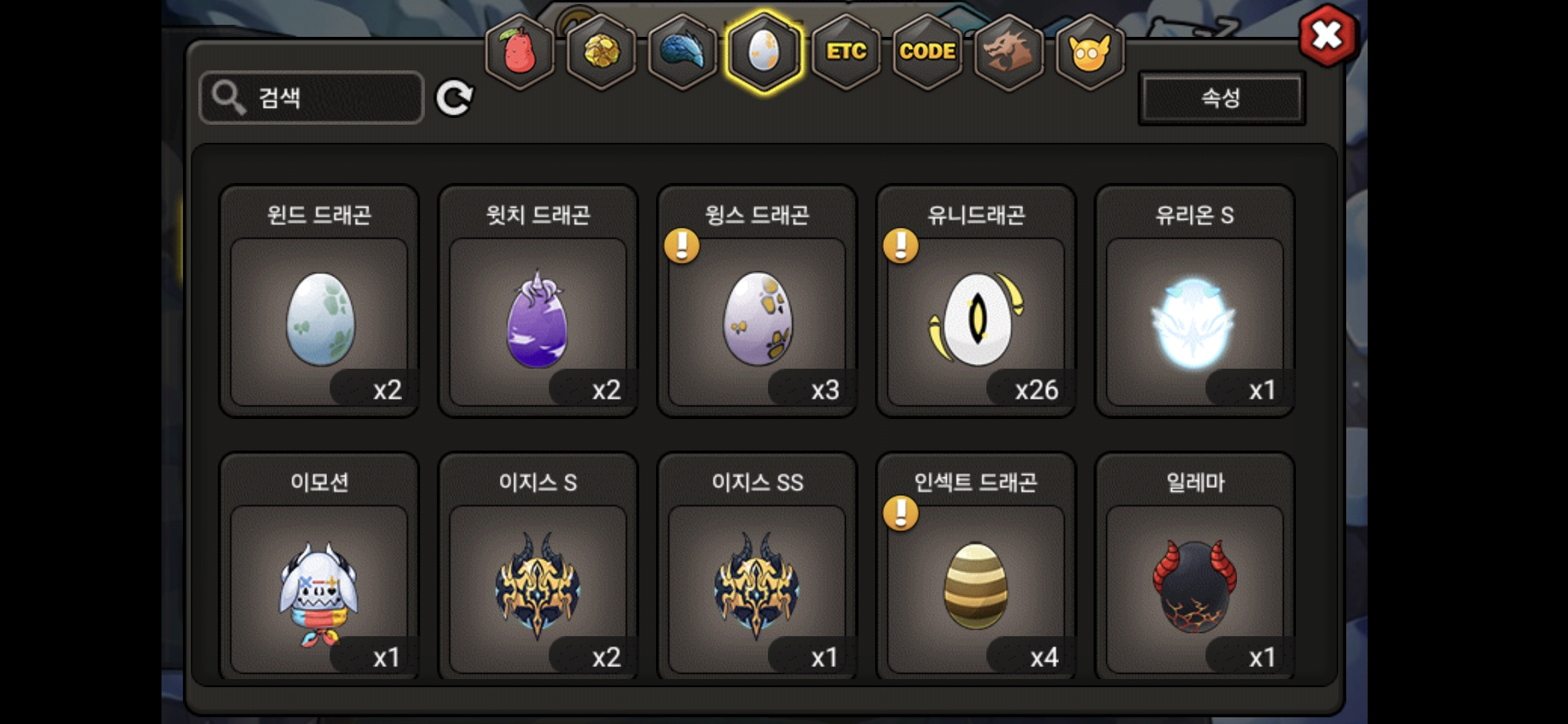Image resolution: width=1568 pixels, height=724 pixels.
Task: Switch to the red fruit food tab
Action: 519,52
